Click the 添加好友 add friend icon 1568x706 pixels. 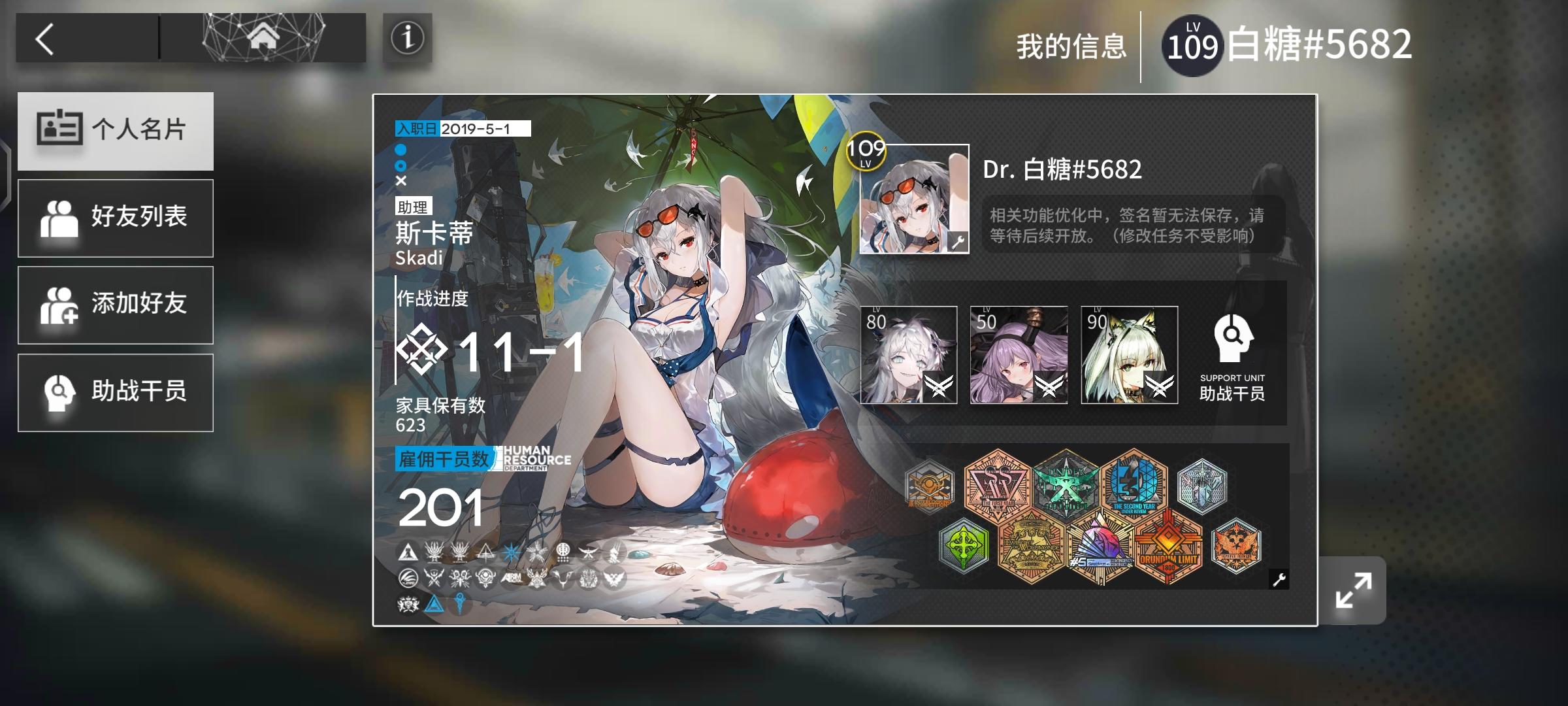[x=61, y=305]
